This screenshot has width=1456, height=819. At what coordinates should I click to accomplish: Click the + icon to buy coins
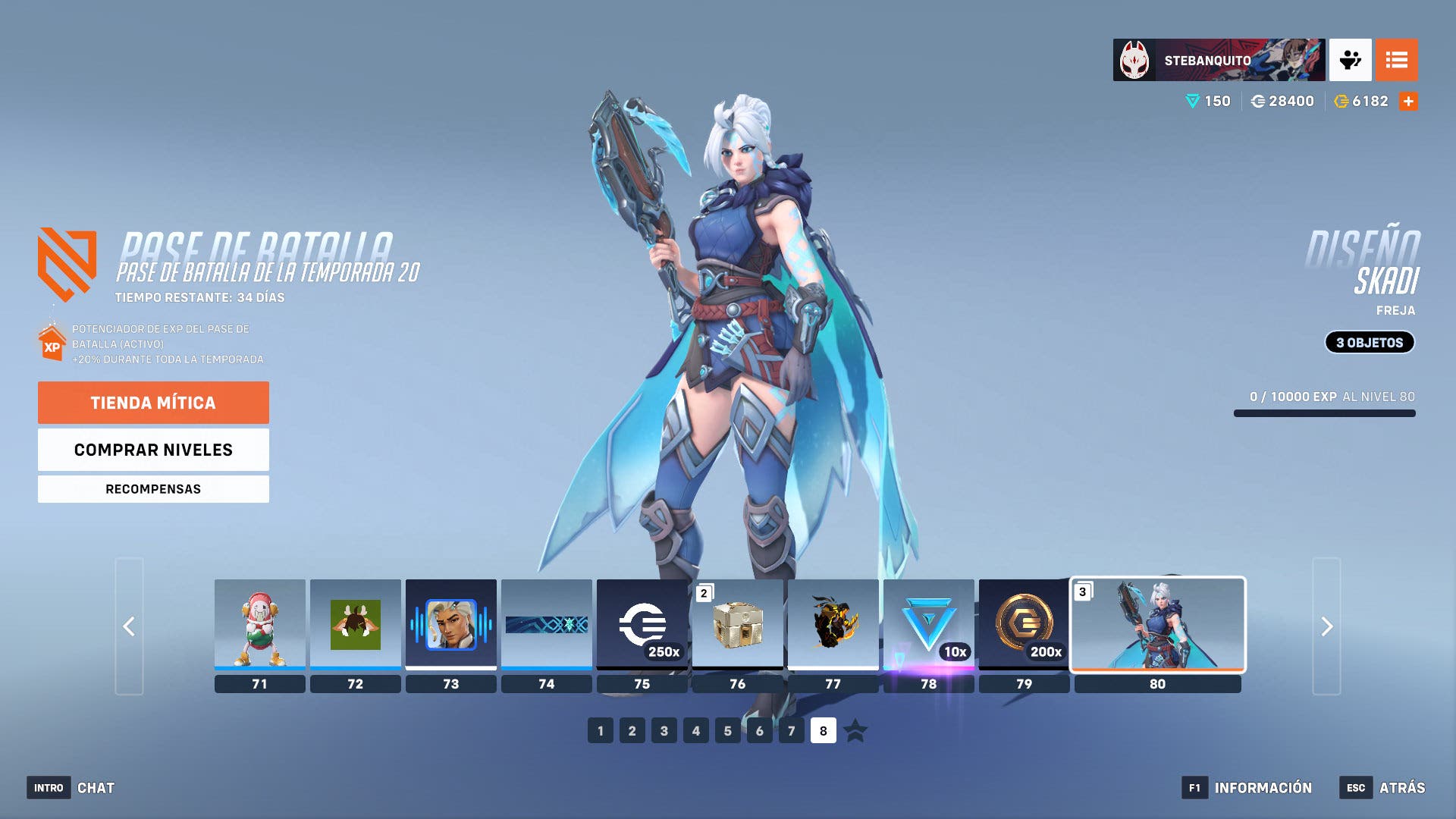click(x=1408, y=99)
